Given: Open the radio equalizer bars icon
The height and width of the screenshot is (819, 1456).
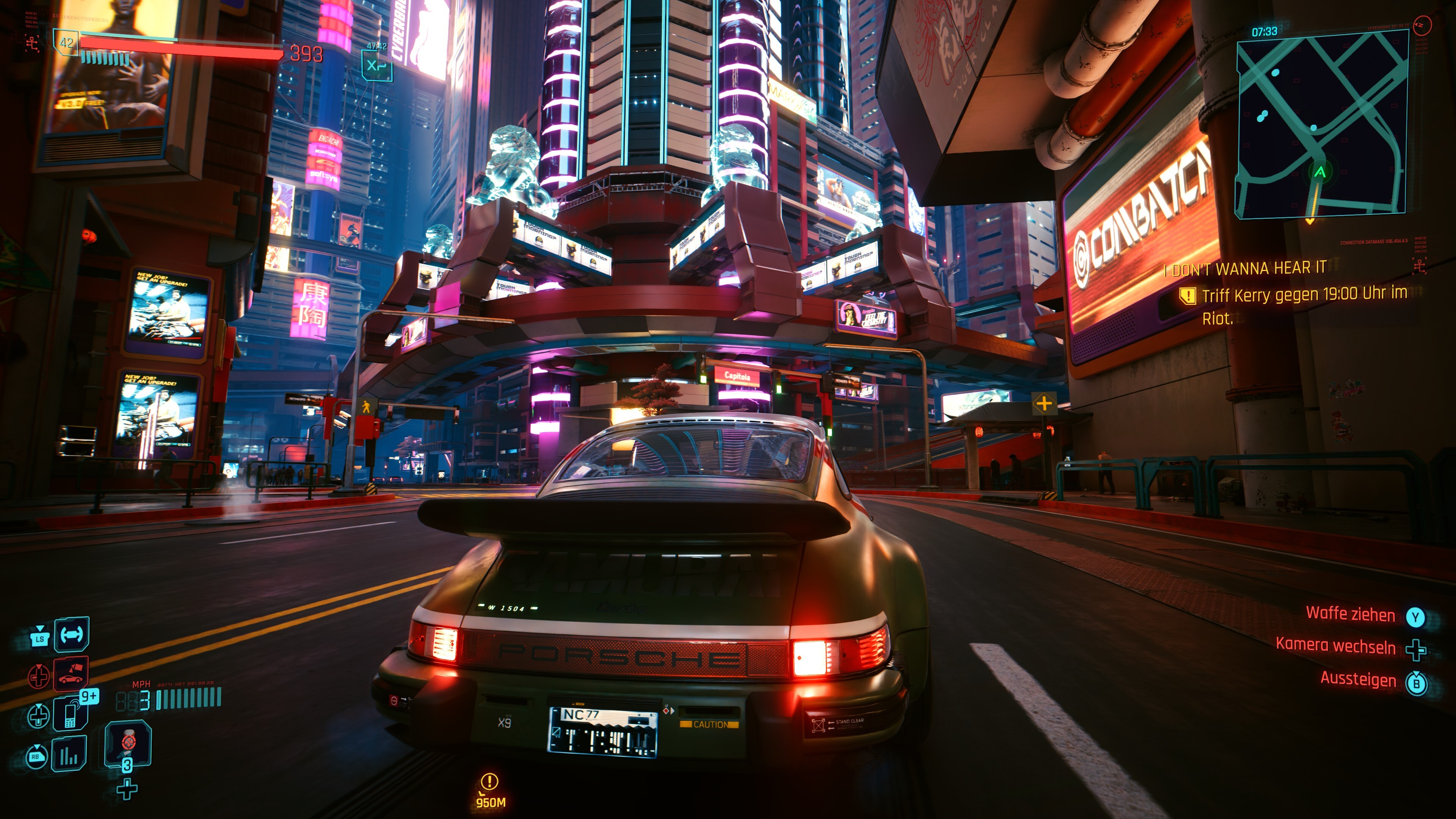Looking at the screenshot, I should 69,753.
